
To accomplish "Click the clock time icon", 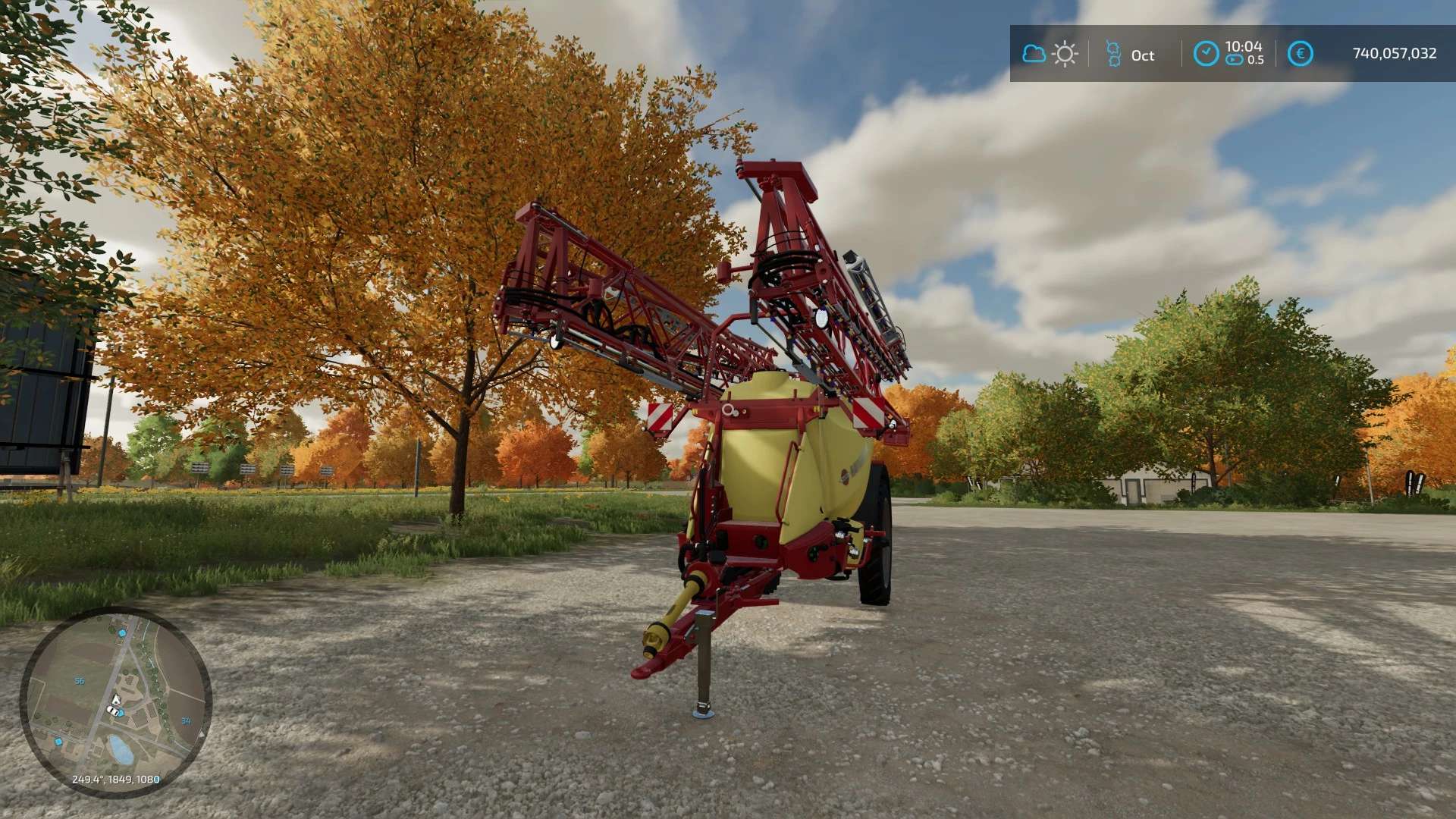I will pyautogui.click(x=1206, y=54).
